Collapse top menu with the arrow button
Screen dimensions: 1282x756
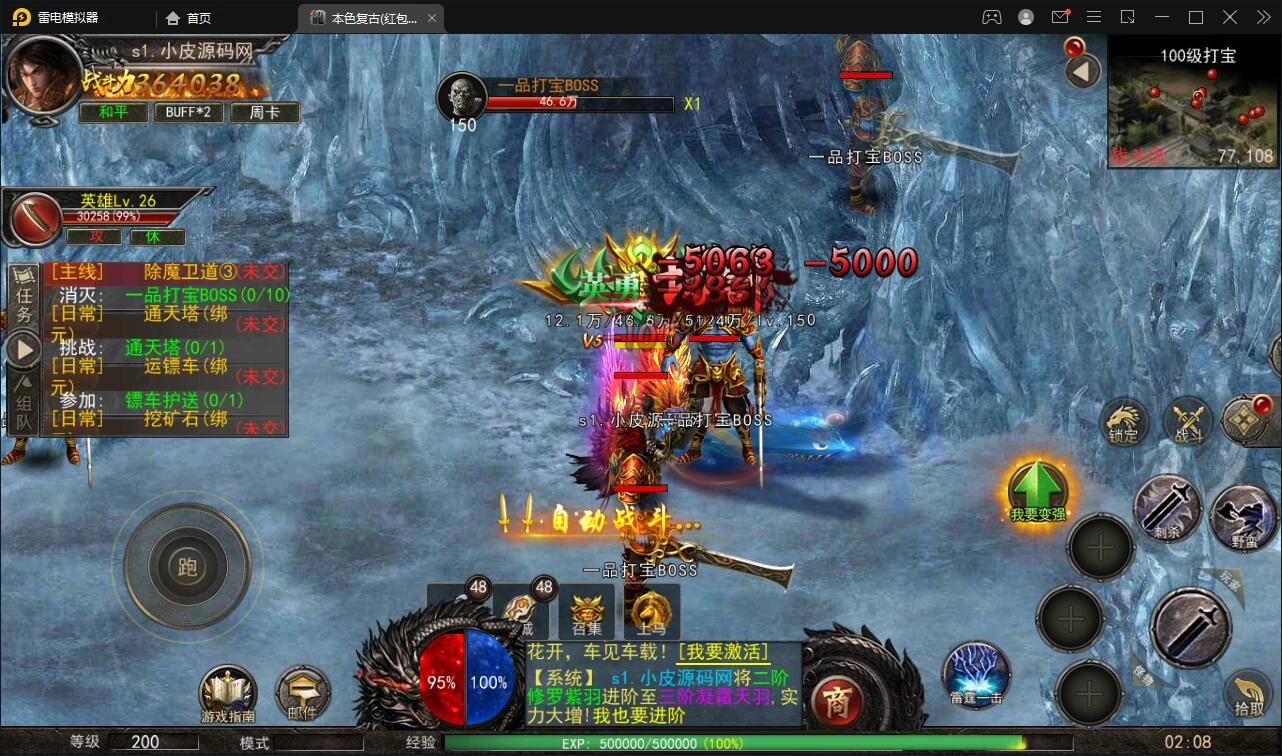(1081, 71)
